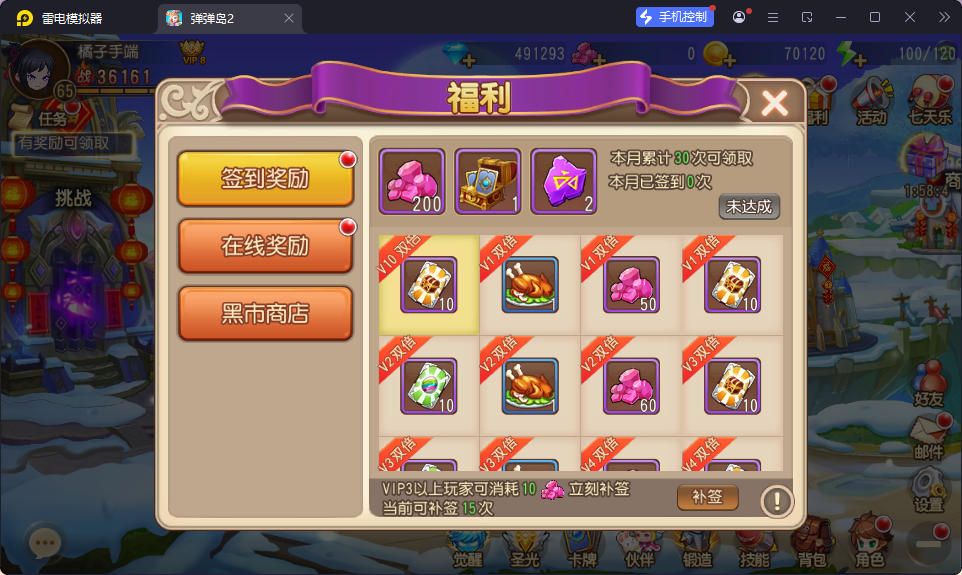Select the highlighted V10 双倍 ticket reward
This screenshot has width=962, height=575.
(429, 285)
